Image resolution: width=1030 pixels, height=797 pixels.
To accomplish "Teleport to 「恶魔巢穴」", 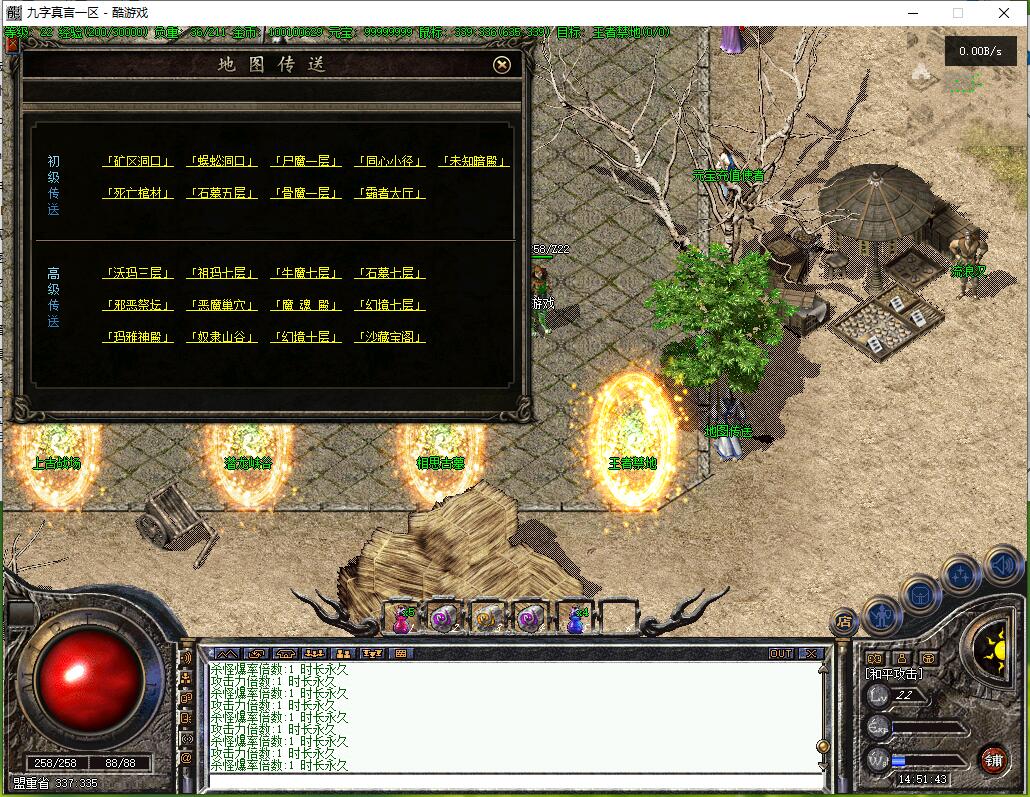I will click(221, 305).
